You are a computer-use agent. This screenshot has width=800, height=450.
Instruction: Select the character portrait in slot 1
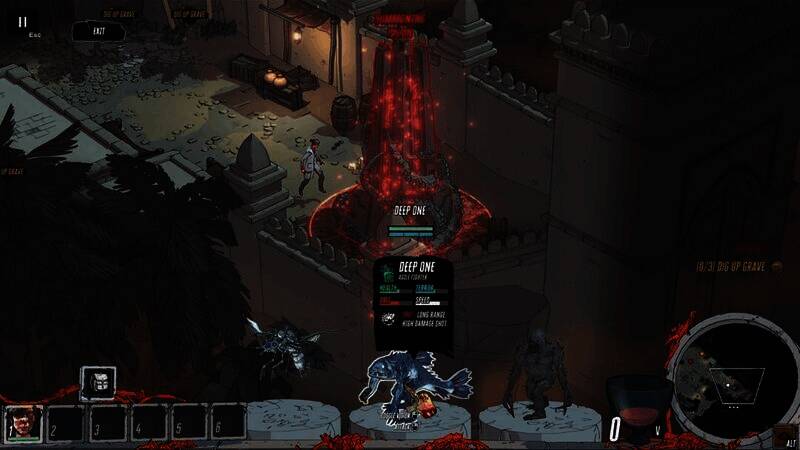click(x=23, y=422)
